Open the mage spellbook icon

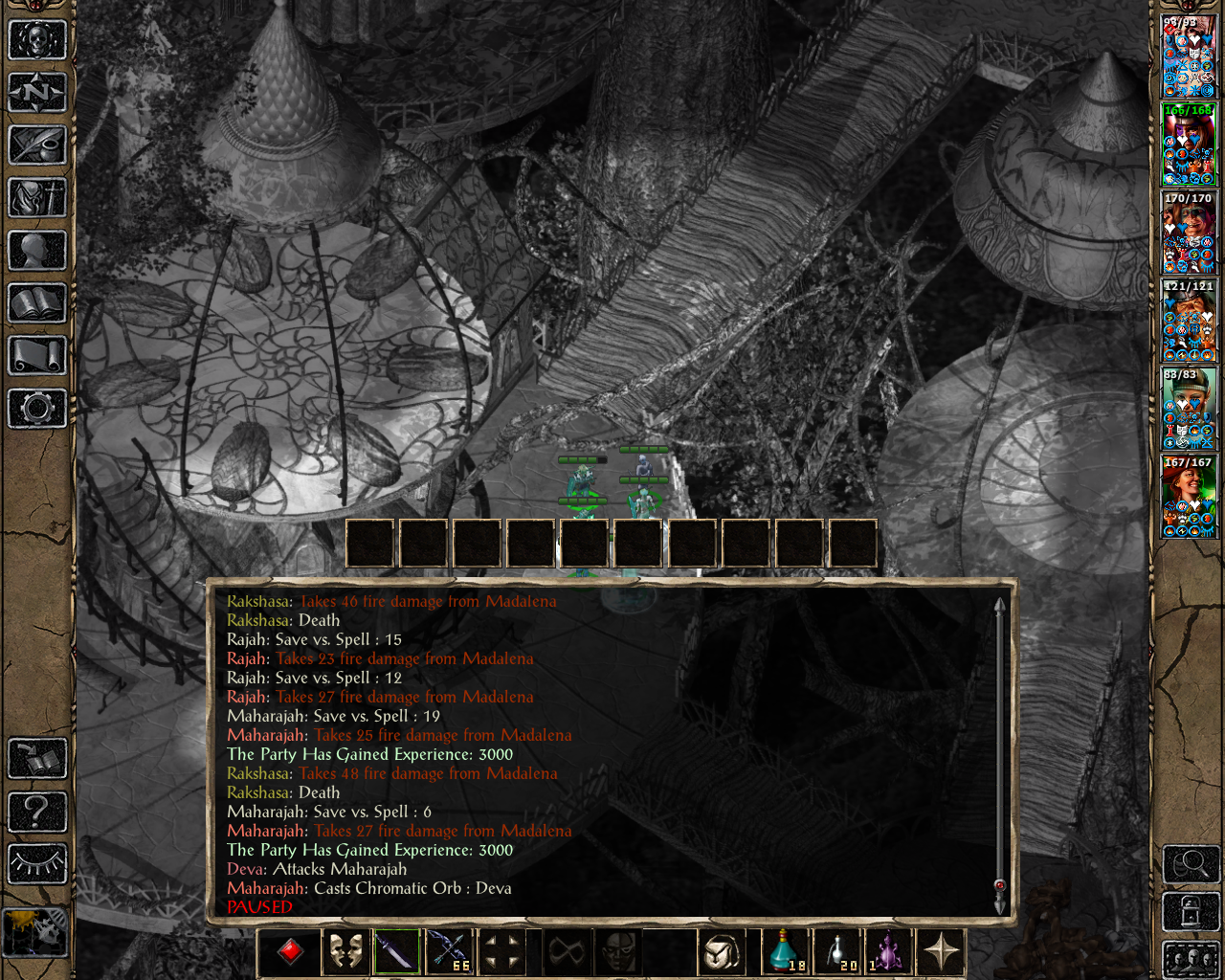click(x=37, y=303)
